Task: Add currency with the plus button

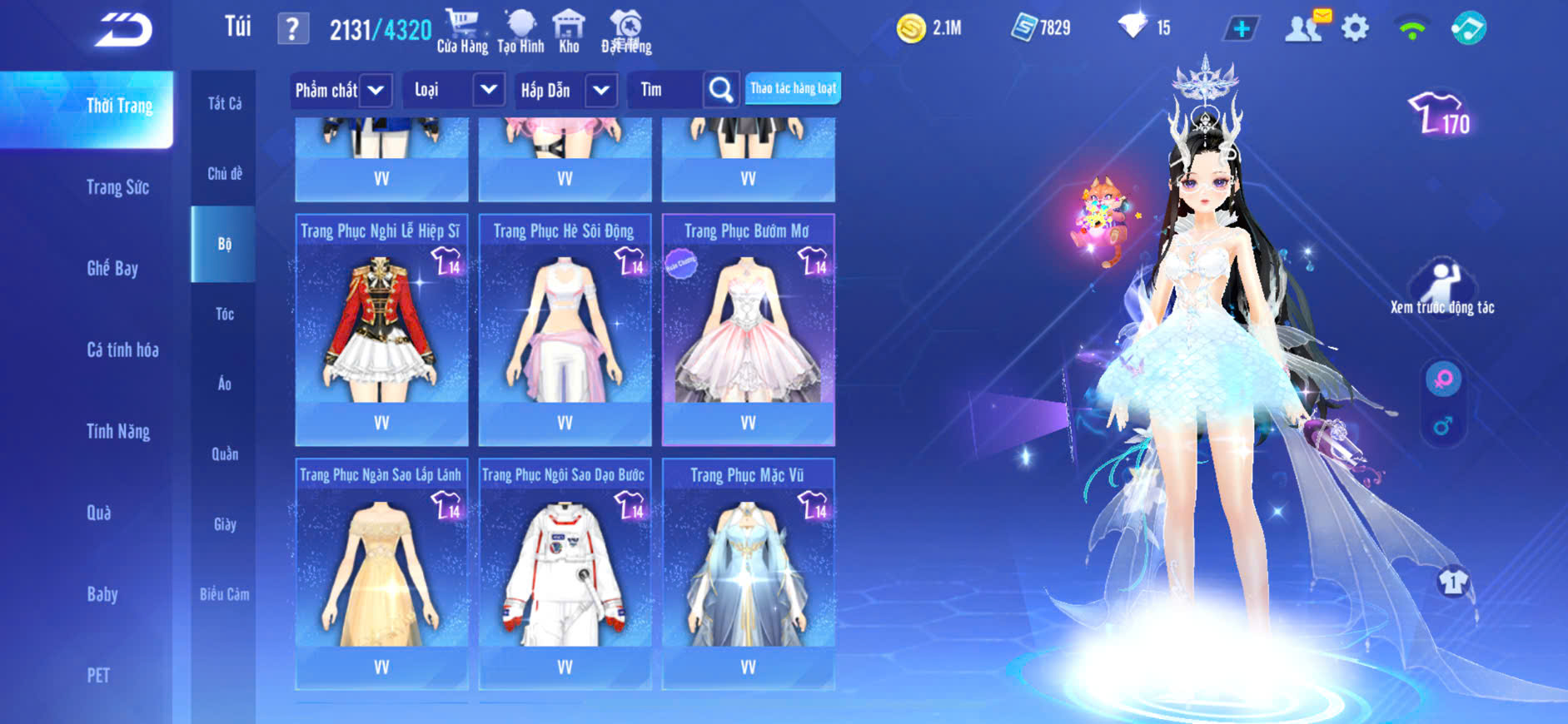Action: tap(1241, 29)
